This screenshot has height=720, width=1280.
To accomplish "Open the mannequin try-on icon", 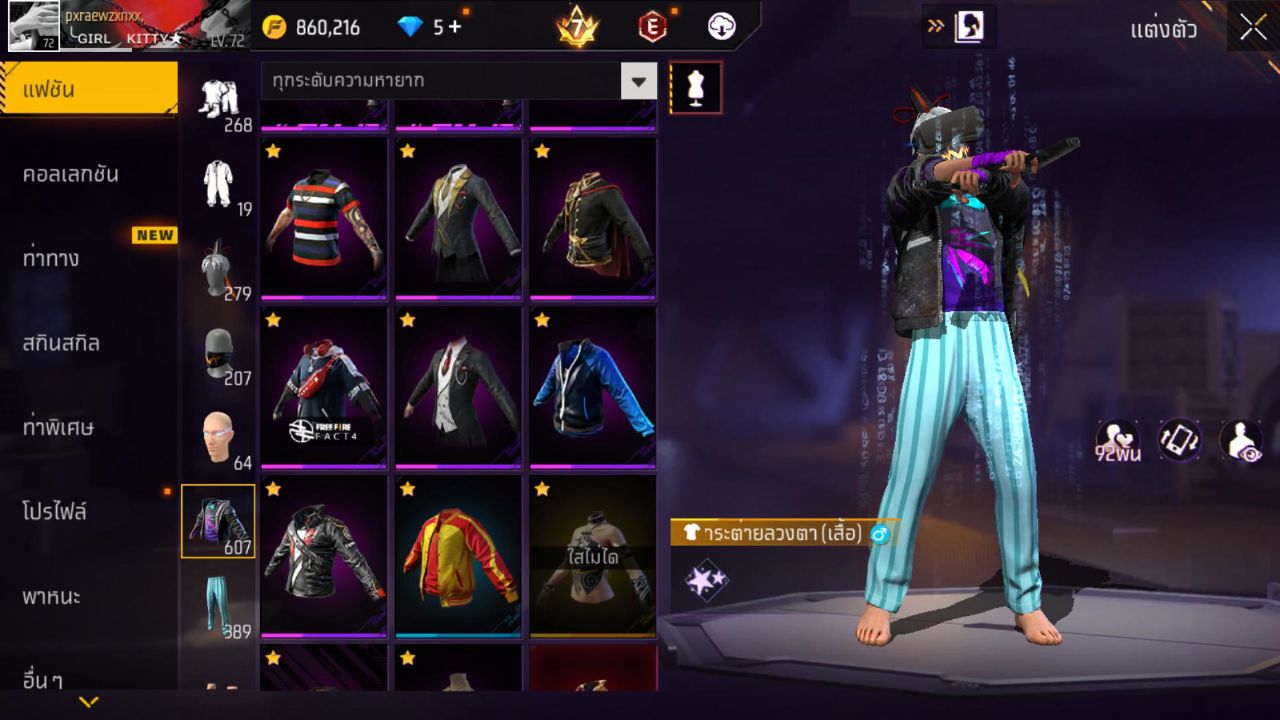I will click(696, 88).
